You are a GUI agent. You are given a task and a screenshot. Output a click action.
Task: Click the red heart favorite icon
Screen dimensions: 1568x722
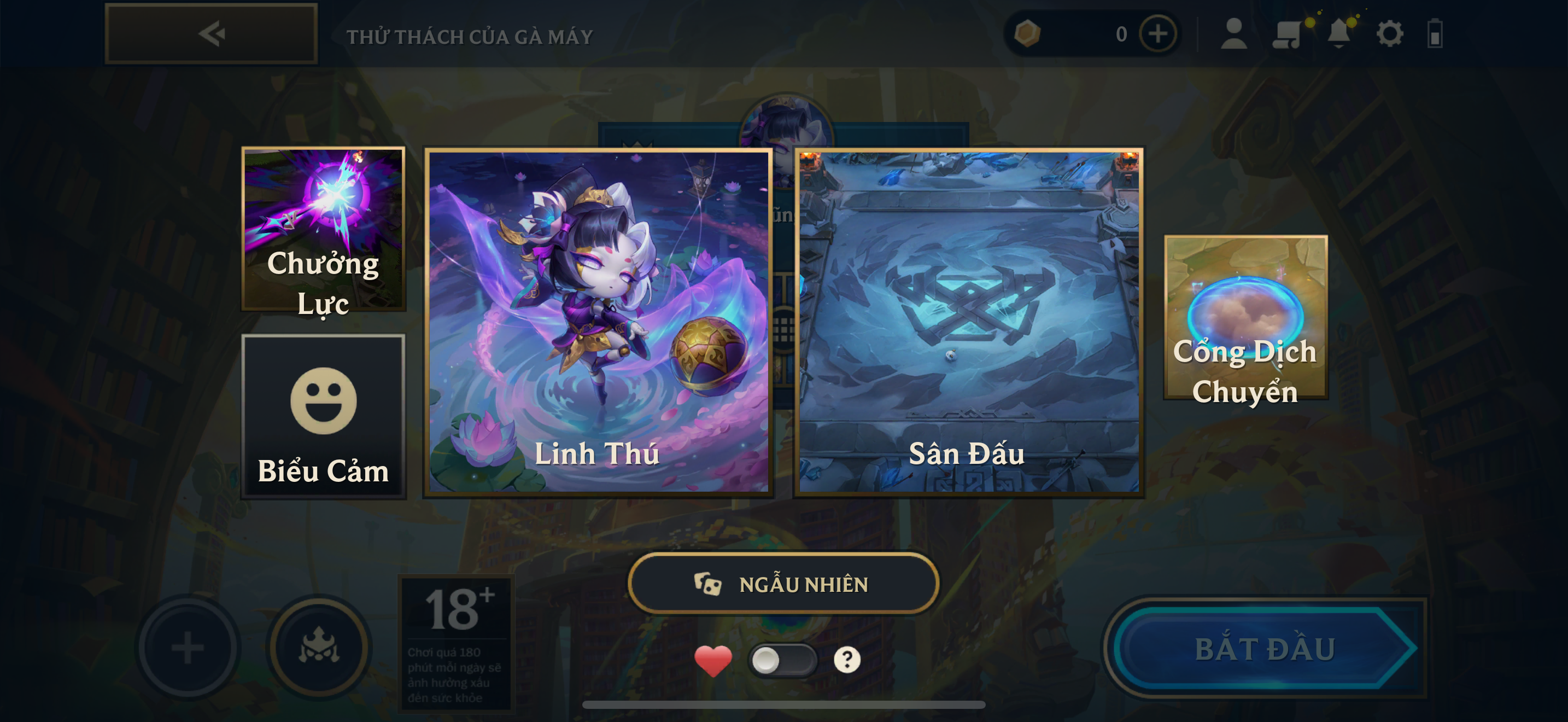713,660
